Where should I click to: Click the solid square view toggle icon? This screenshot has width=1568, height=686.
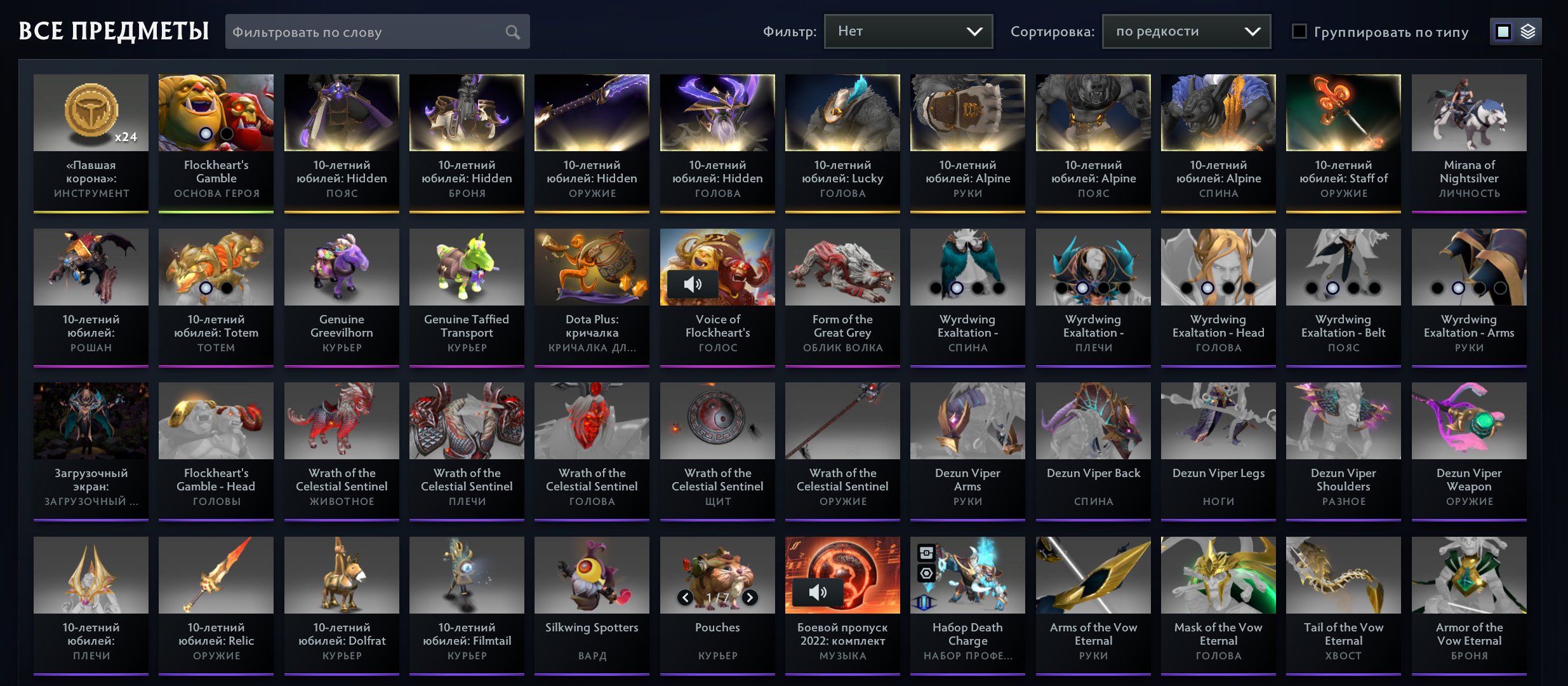1503,30
